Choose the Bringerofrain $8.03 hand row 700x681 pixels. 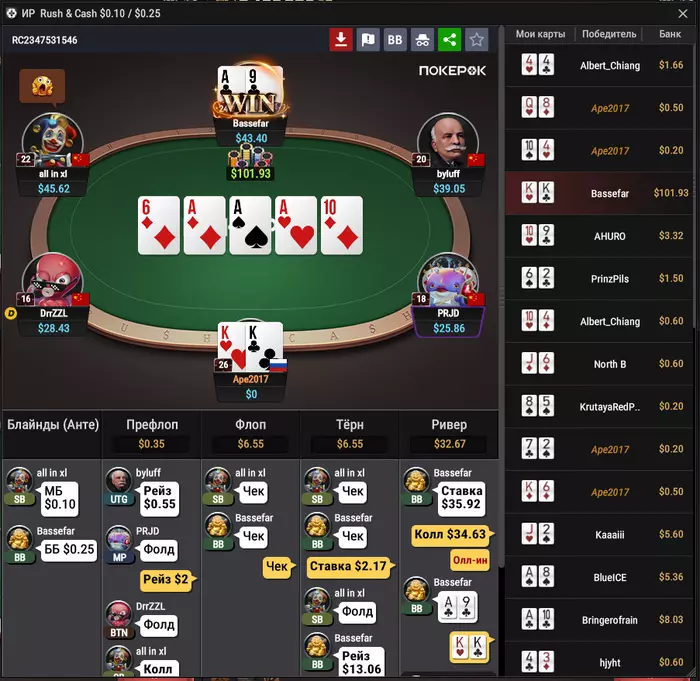(x=602, y=620)
